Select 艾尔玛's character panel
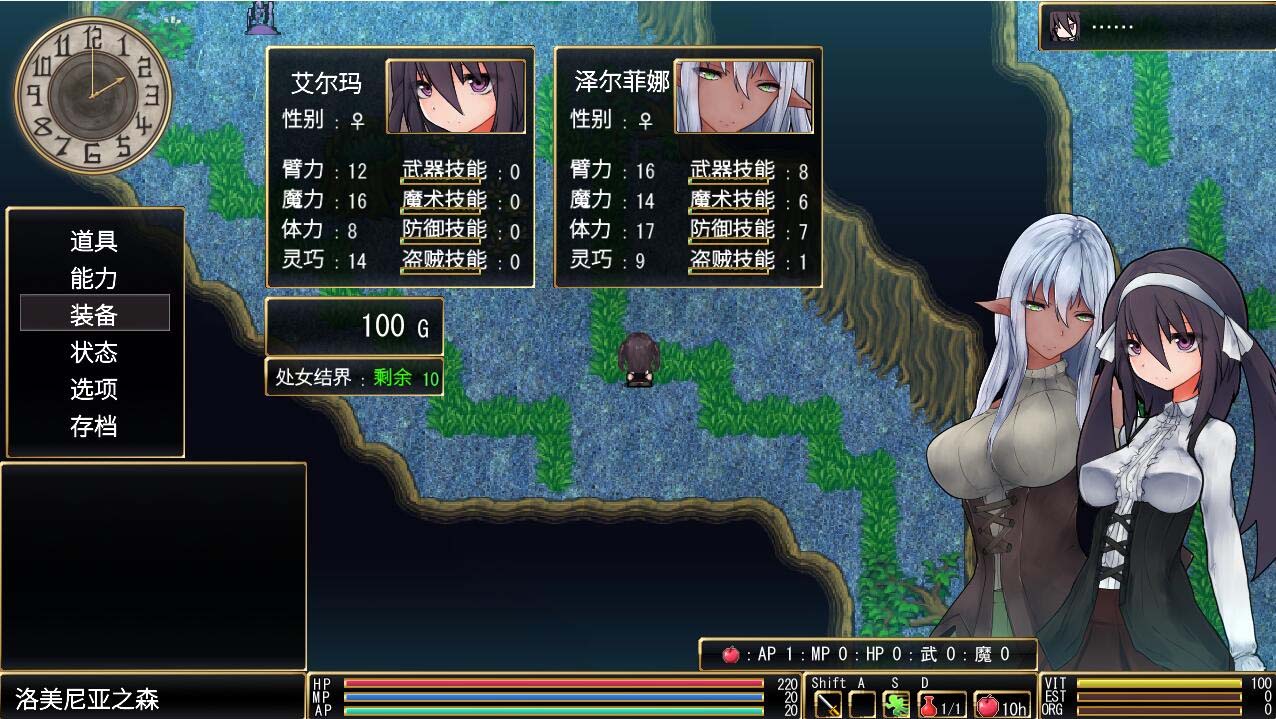 tap(399, 167)
